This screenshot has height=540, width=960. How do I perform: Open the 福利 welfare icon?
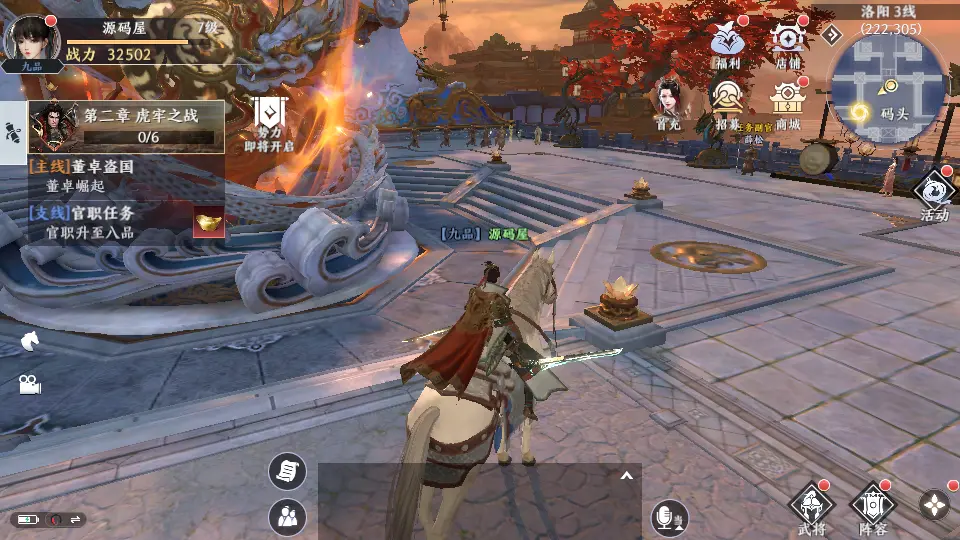pos(727,43)
